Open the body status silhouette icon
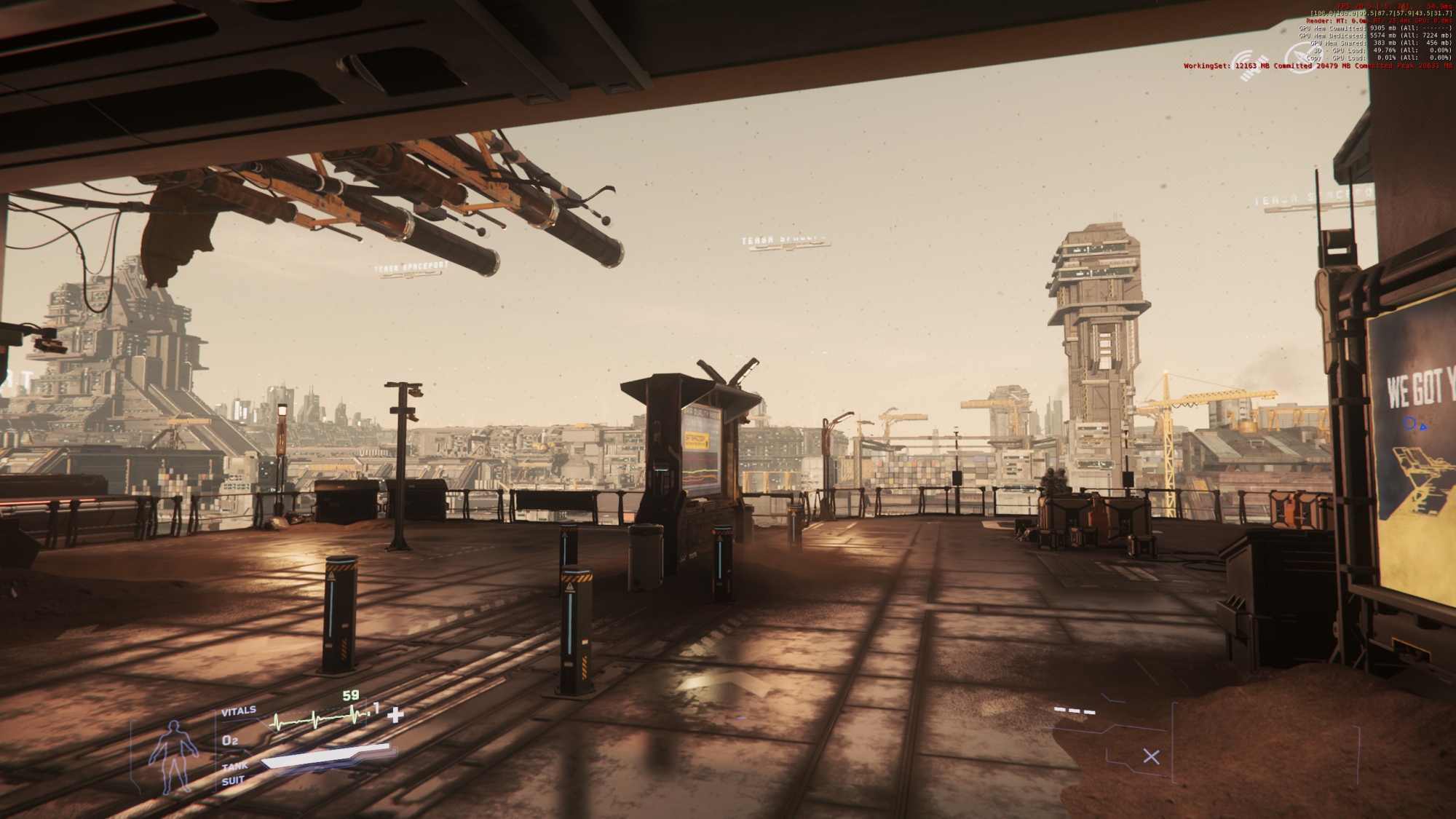1456x819 pixels. click(x=173, y=756)
